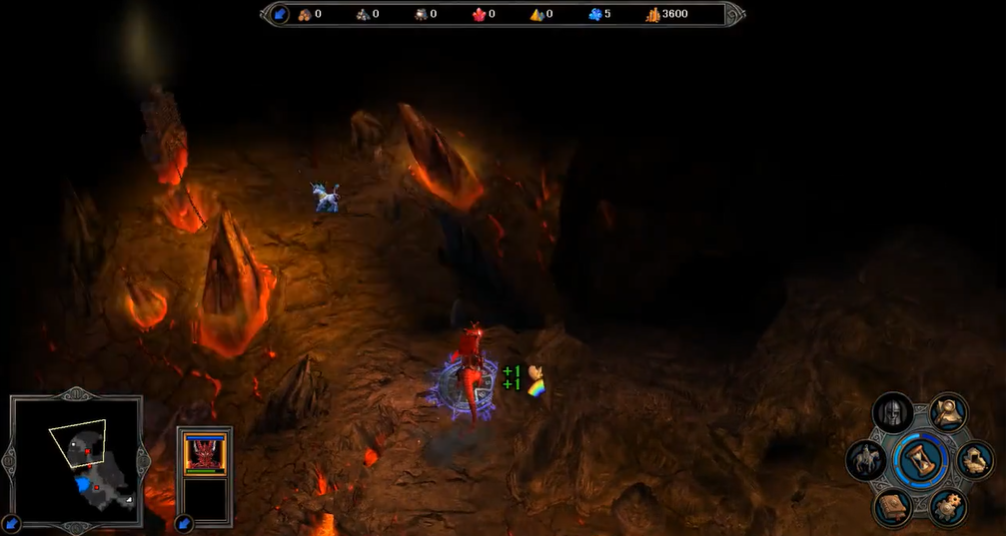
Task: Open the spellbook icon
Action: click(893, 508)
